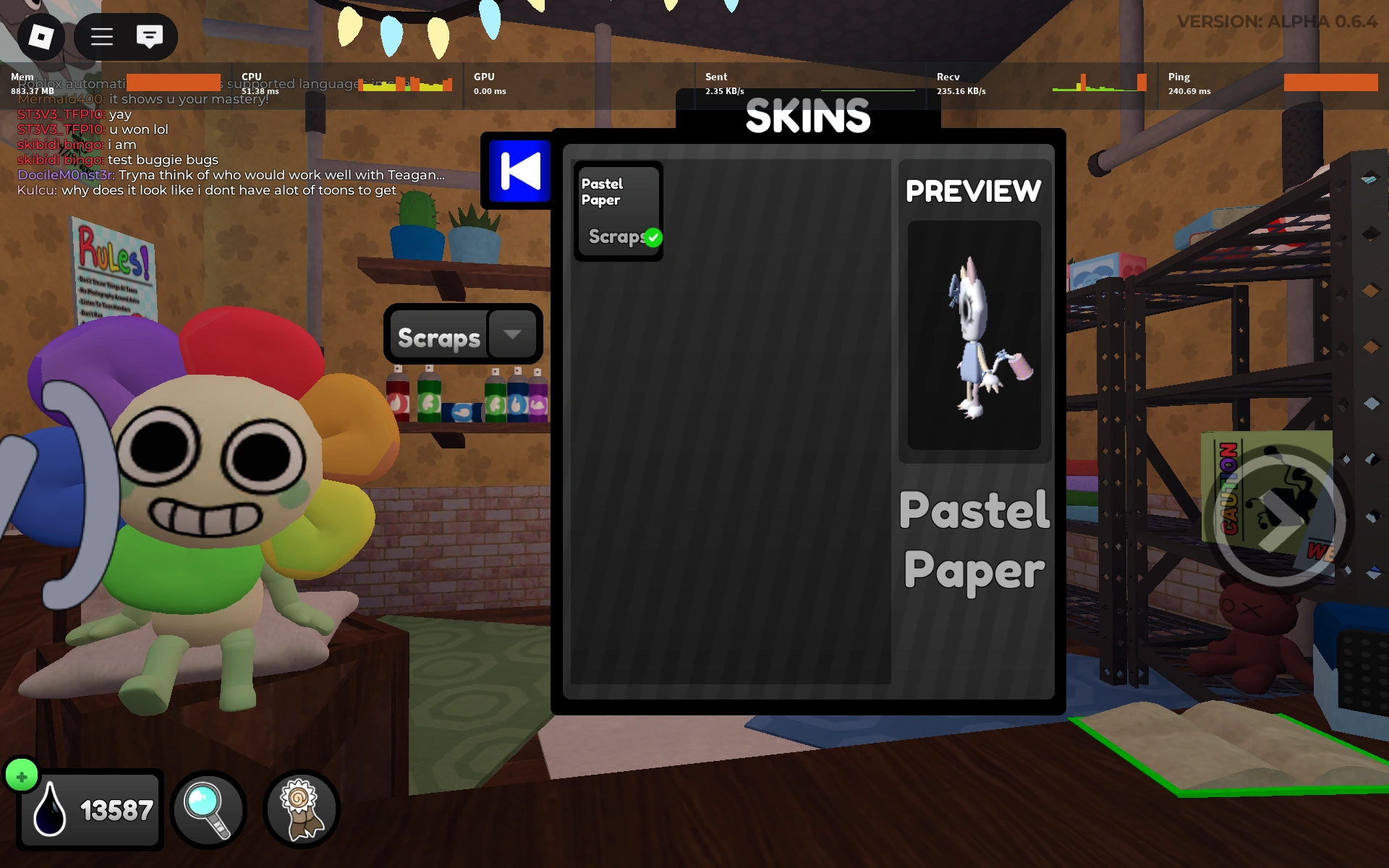Toggle the equipped checkmark on Pastel Paper
This screenshot has height=868, width=1389.
click(654, 236)
